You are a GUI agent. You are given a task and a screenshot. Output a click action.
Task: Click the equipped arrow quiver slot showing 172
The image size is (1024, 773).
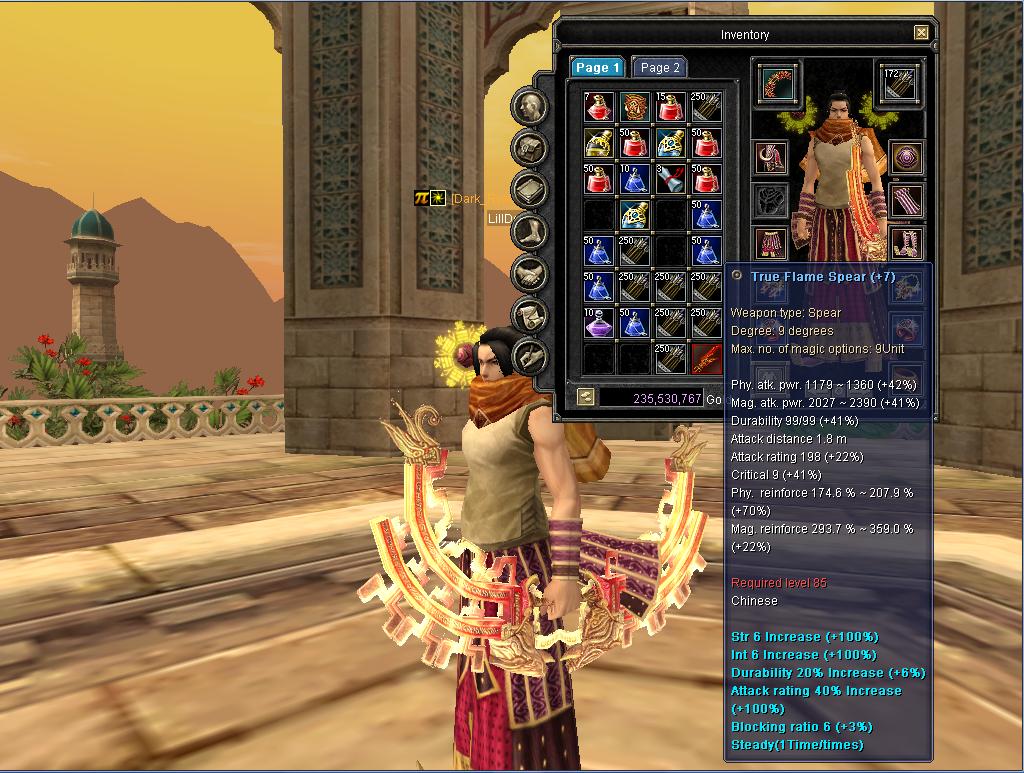(x=899, y=83)
